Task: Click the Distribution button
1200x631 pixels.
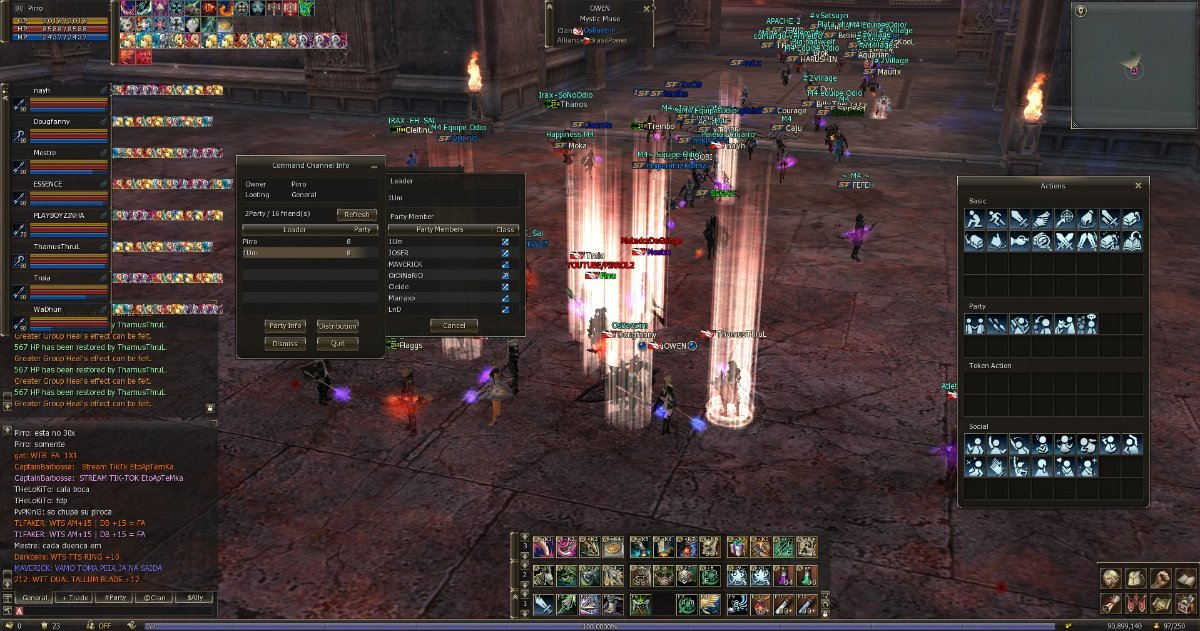Action: click(x=337, y=326)
